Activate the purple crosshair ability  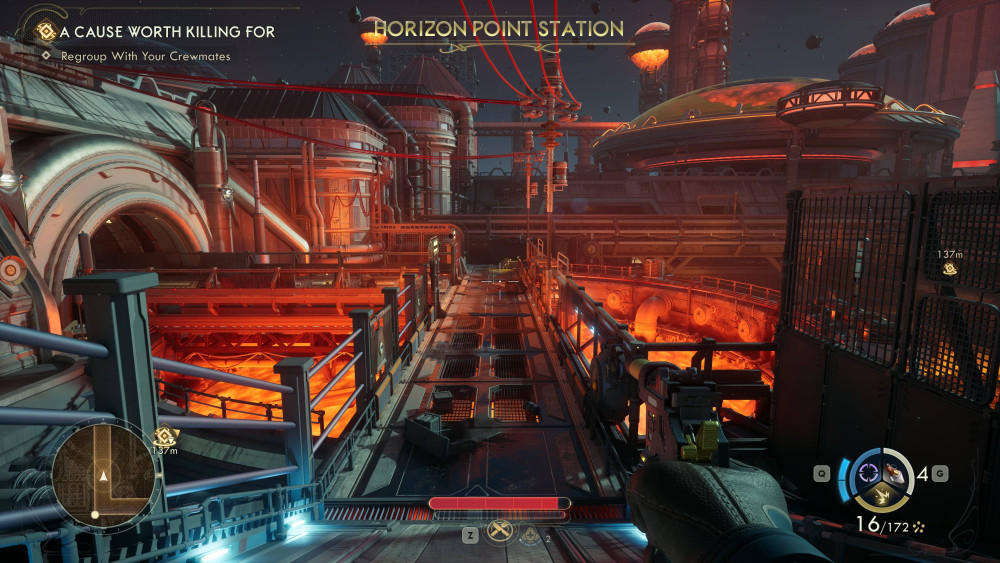[x=867, y=473]
